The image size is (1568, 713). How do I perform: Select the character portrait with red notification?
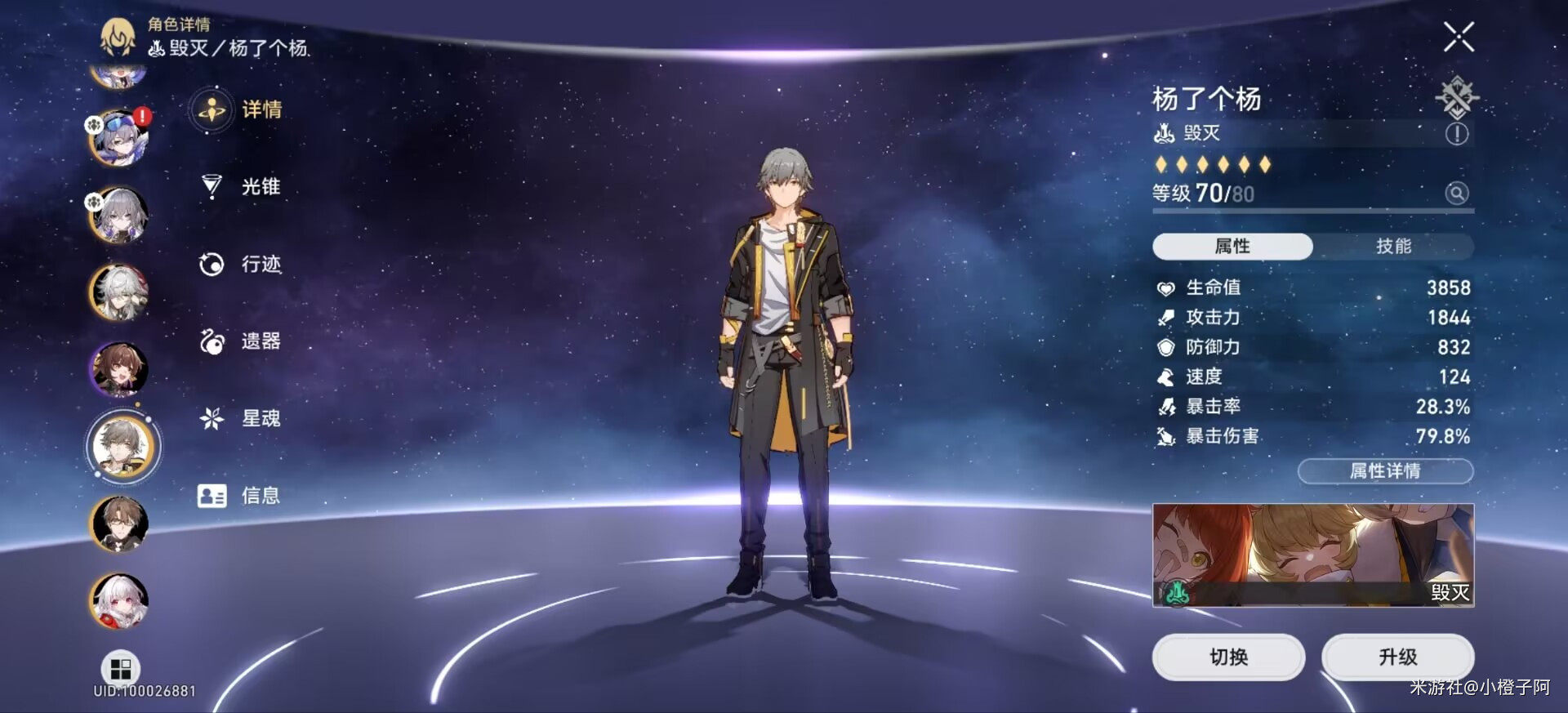point(119,138)
